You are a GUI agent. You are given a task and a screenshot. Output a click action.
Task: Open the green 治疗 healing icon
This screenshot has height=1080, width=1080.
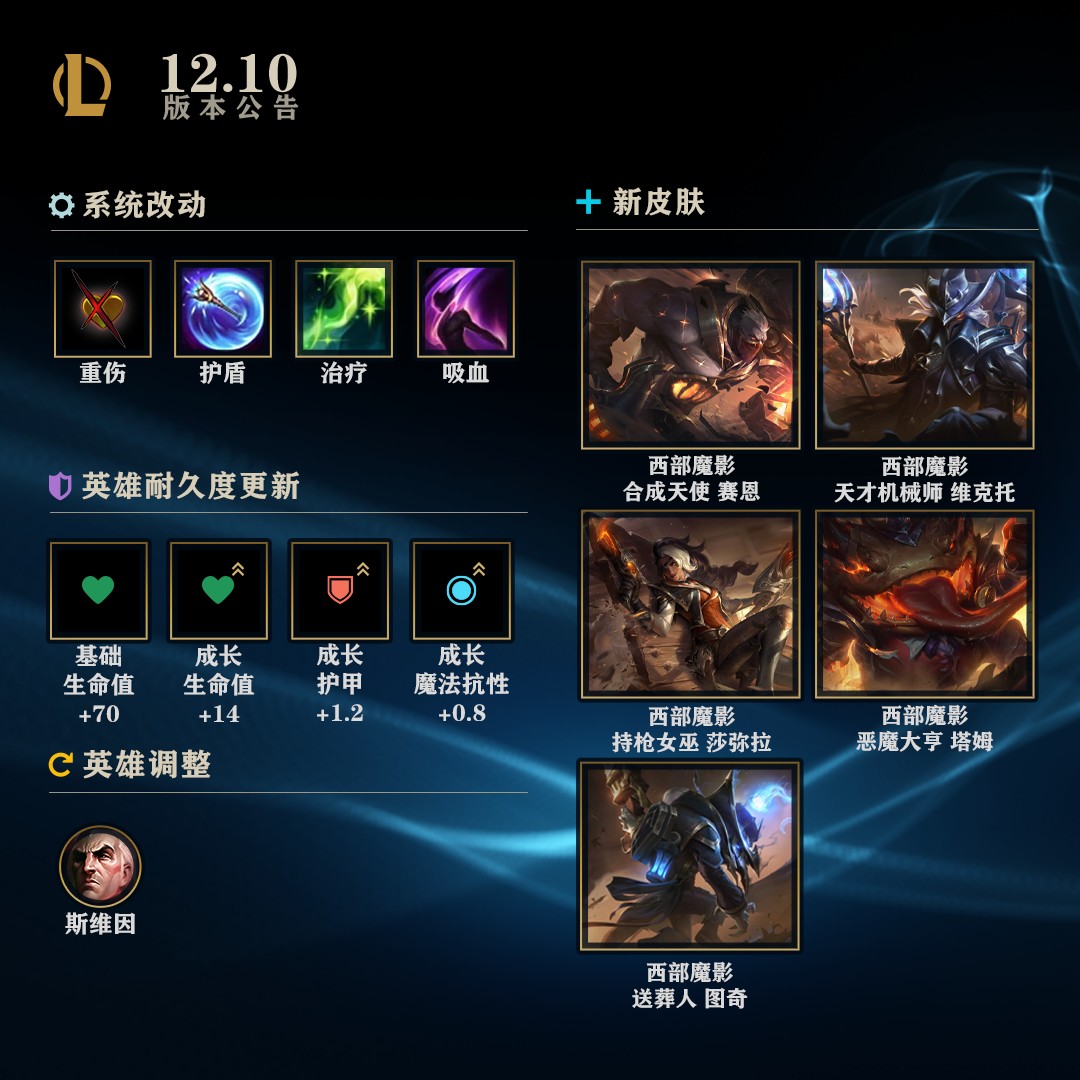344,309
